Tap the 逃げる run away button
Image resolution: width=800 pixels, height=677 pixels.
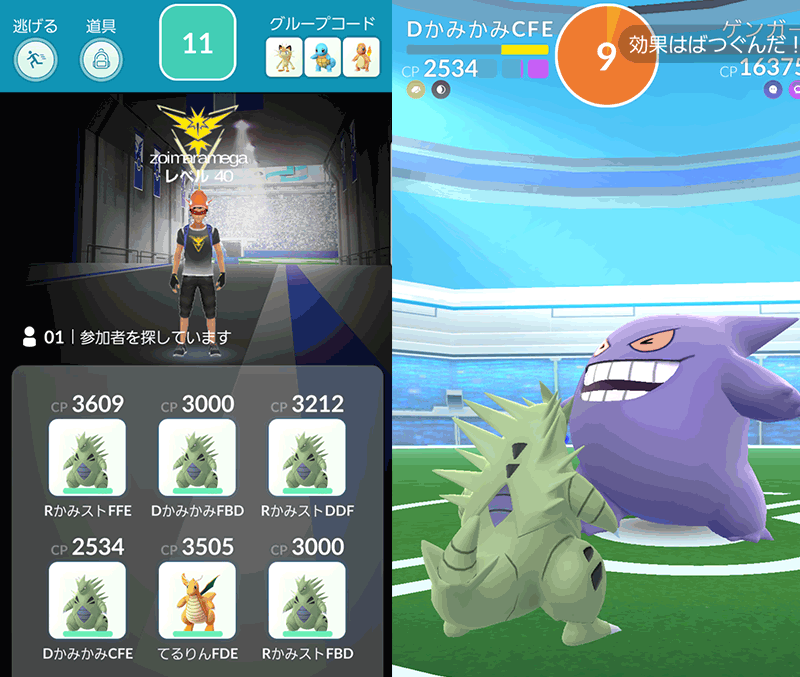(36, 58)
